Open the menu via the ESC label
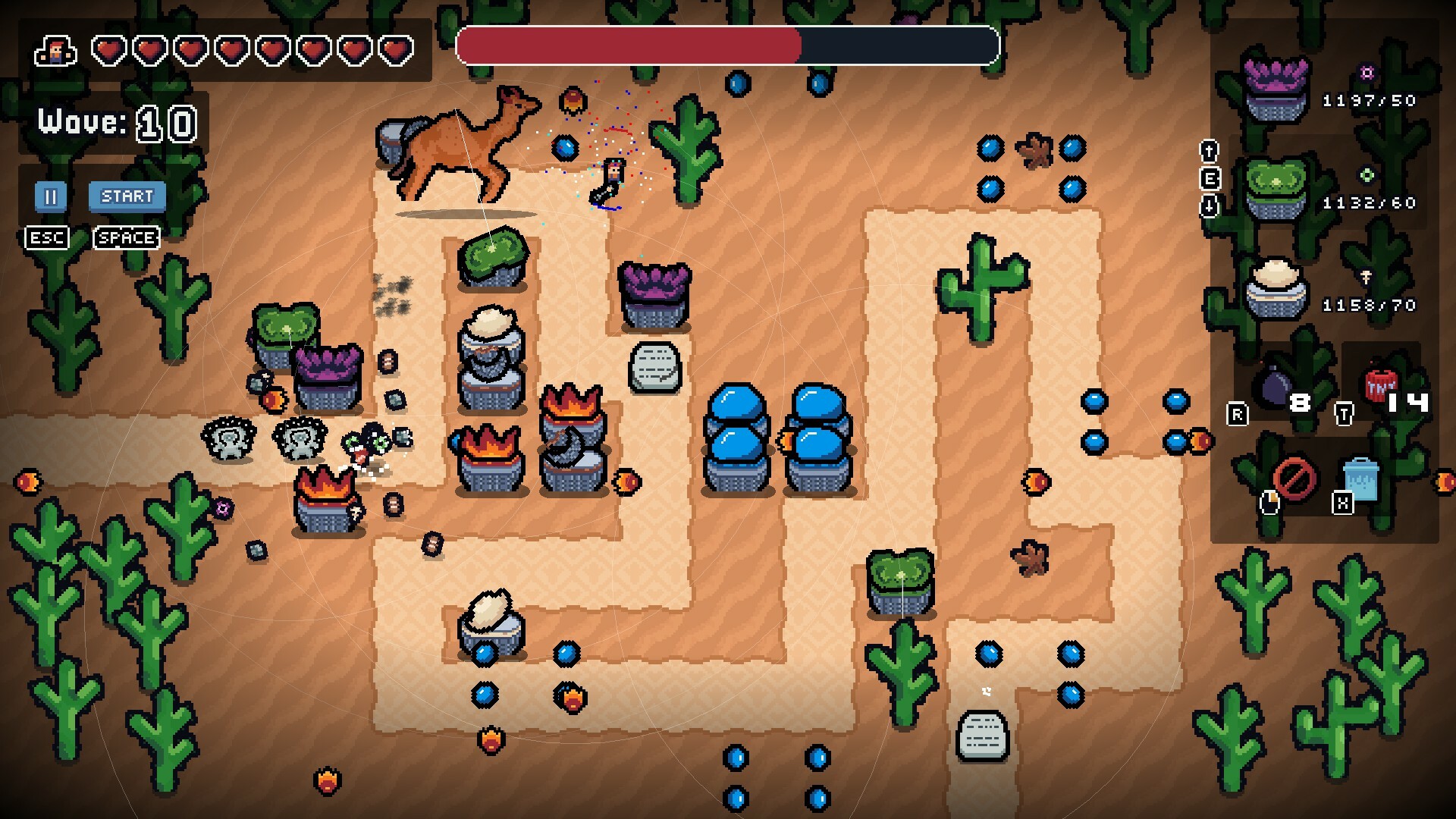This screenshot has height=819, width=1456. pos(47,237)
